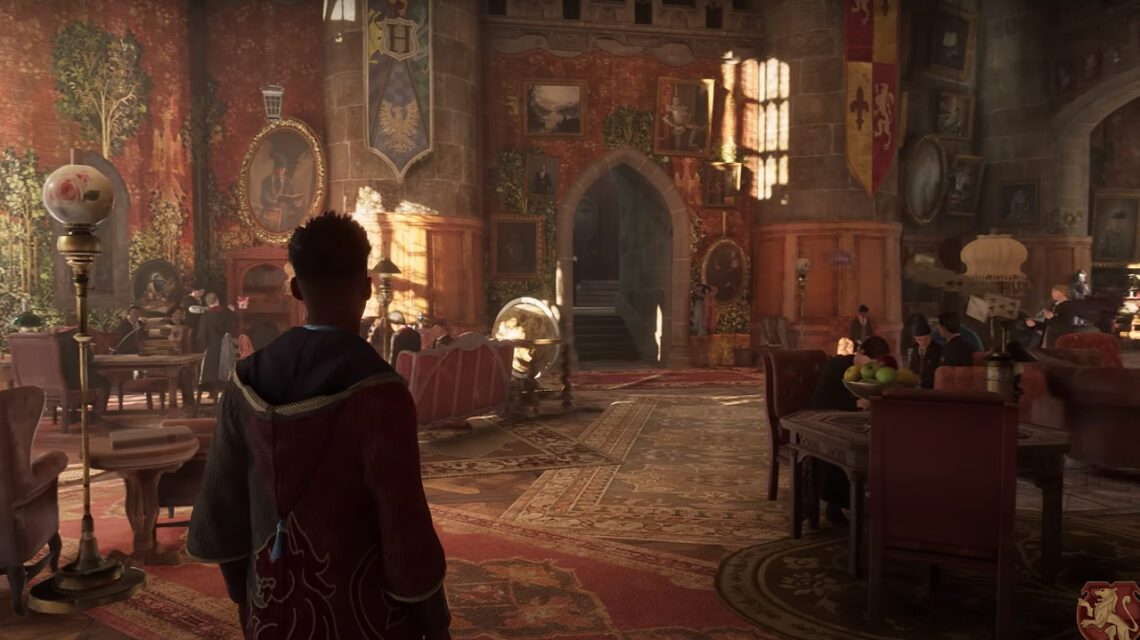Click the Gryffindor lion crest emblem

(1108, 610)
